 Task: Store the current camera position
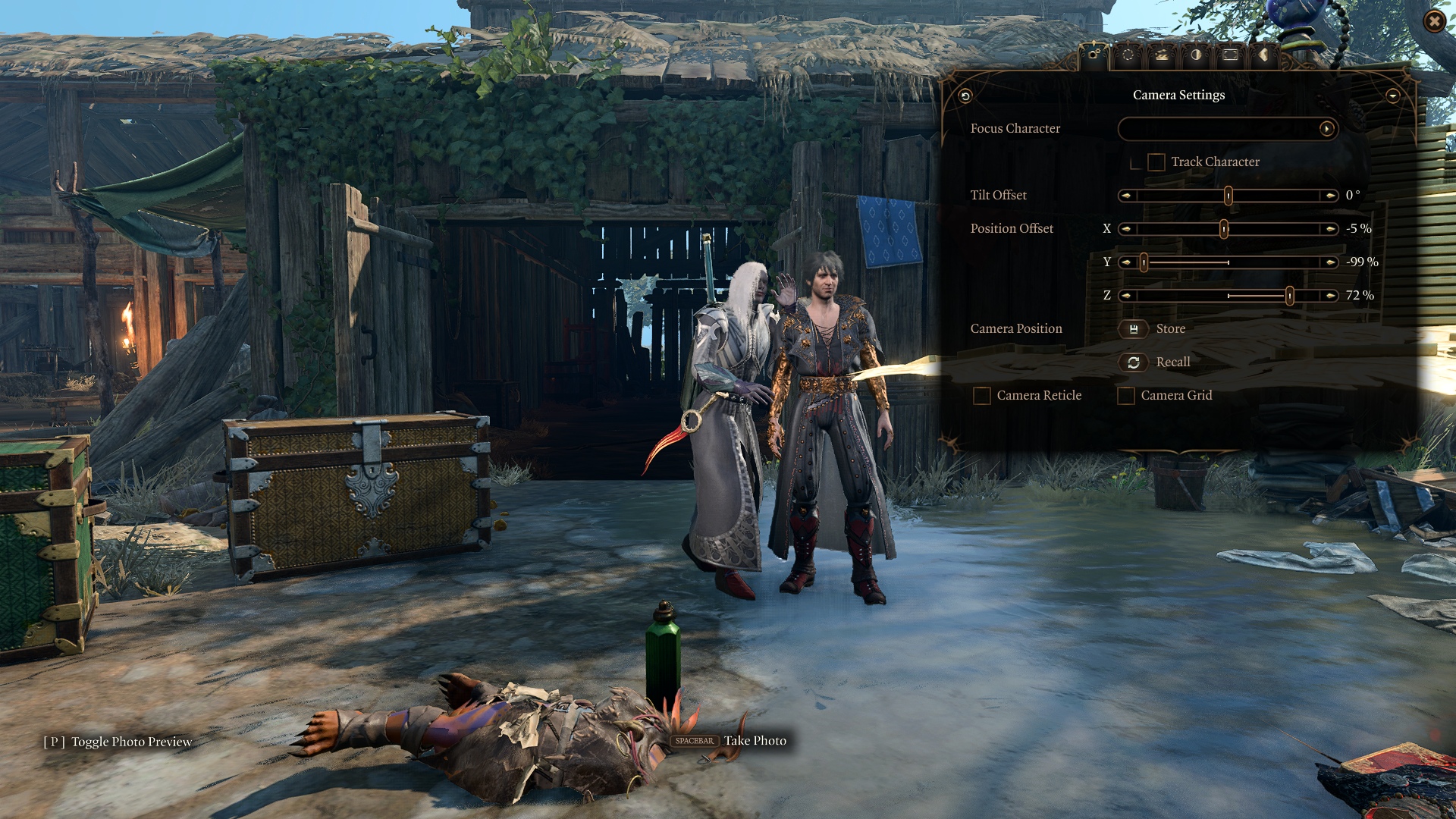pos(1134,329)
